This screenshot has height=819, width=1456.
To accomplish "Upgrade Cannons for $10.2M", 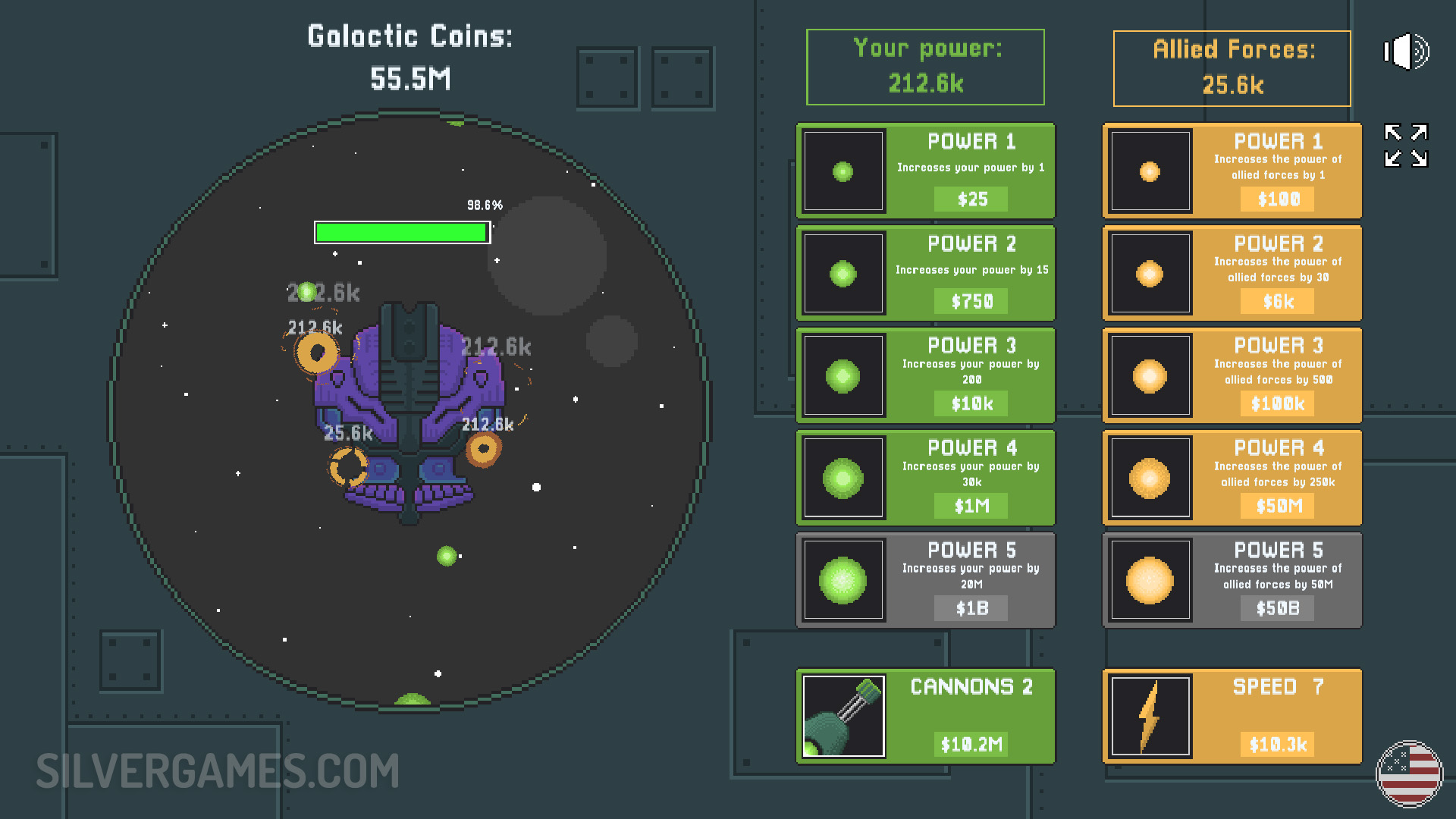I will (925, 717).
